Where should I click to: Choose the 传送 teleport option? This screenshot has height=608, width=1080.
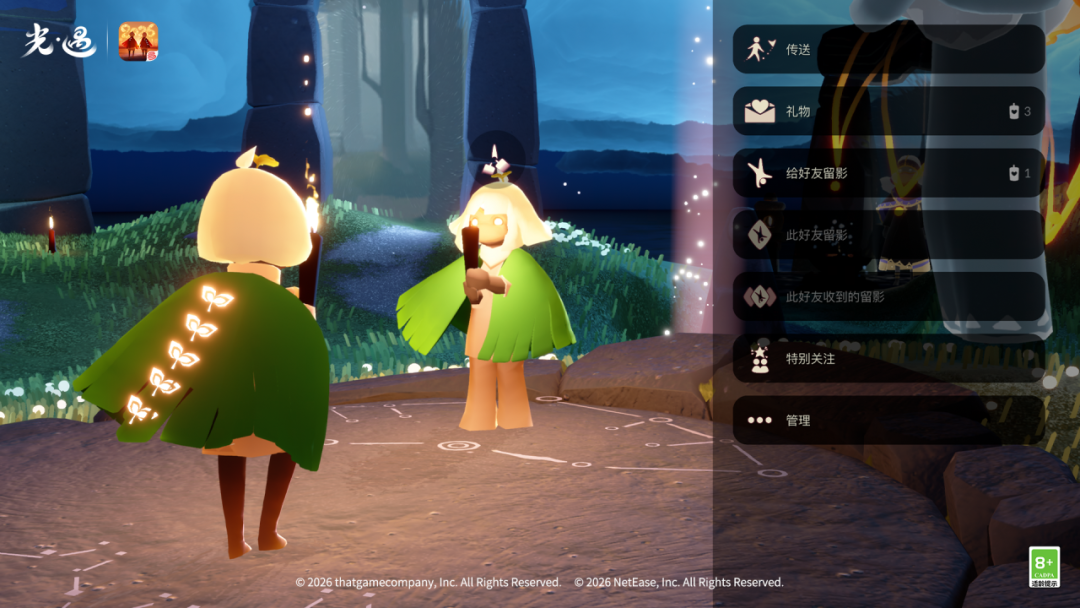coord(888,49)
